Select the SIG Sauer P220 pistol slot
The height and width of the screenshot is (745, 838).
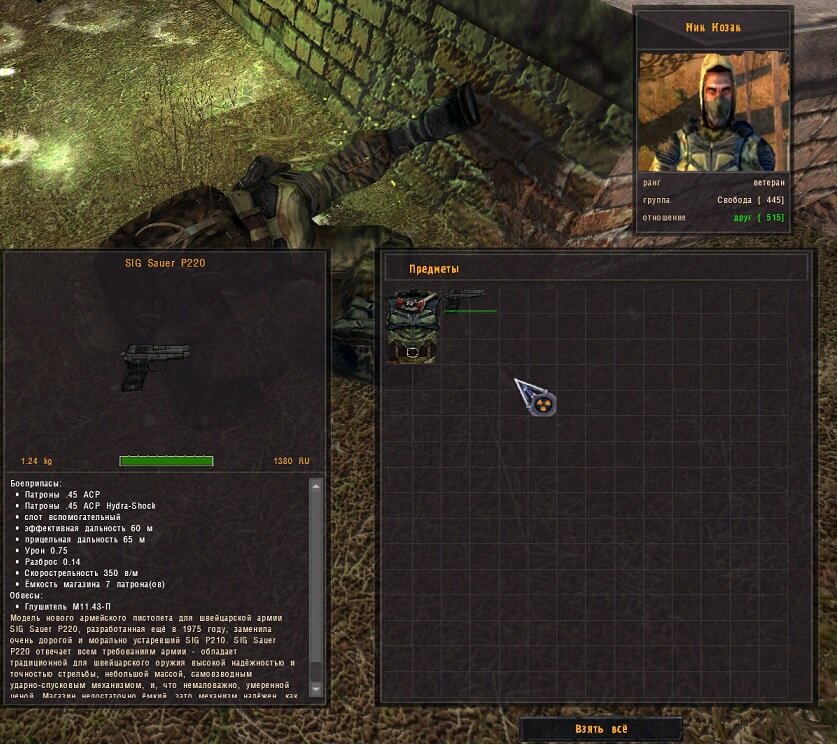[465, 299]
